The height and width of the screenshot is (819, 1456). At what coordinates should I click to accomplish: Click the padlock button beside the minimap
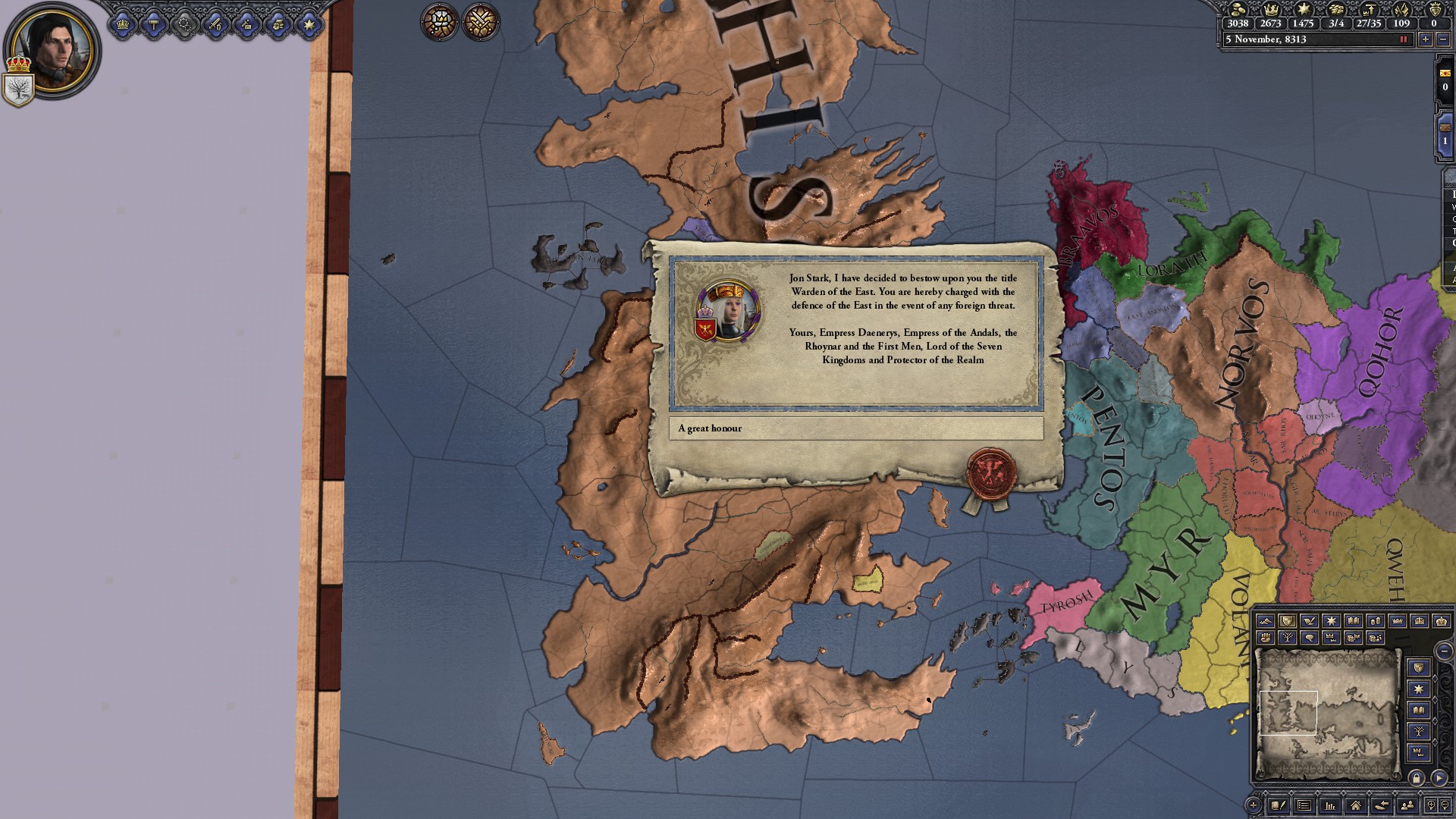pos(1416,778)
